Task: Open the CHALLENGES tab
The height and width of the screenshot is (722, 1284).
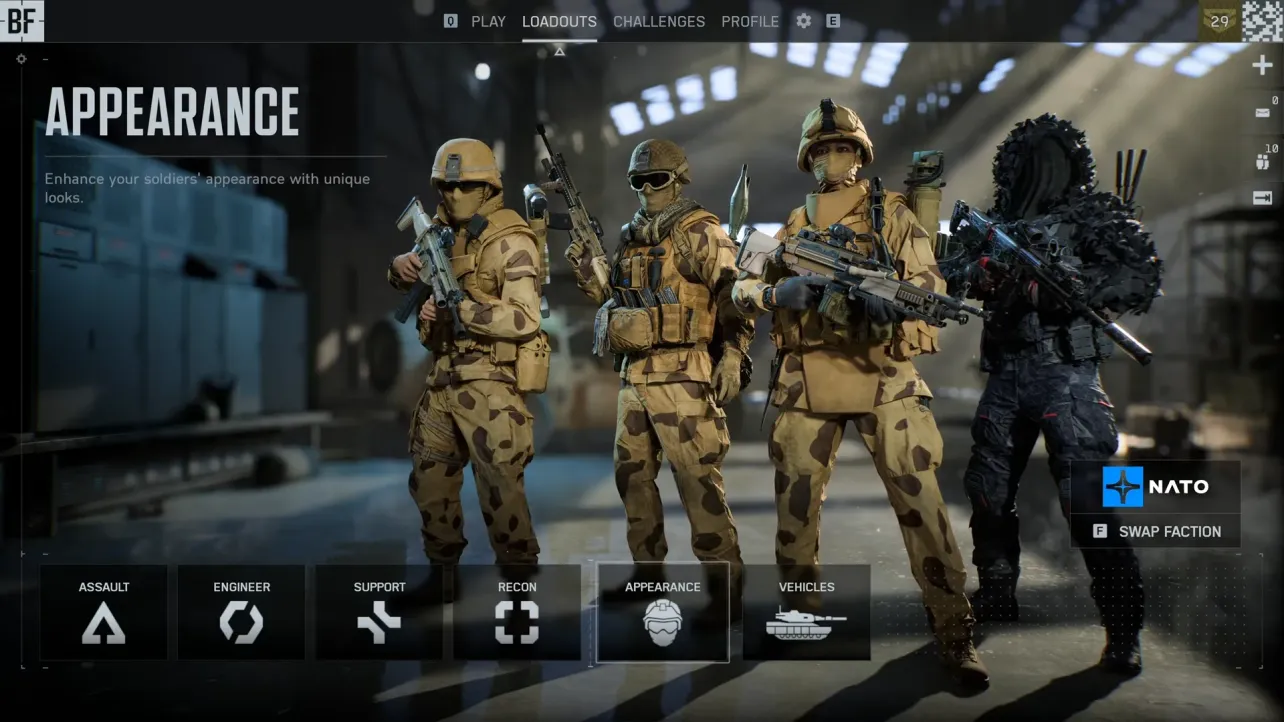Action: [659, 21]
